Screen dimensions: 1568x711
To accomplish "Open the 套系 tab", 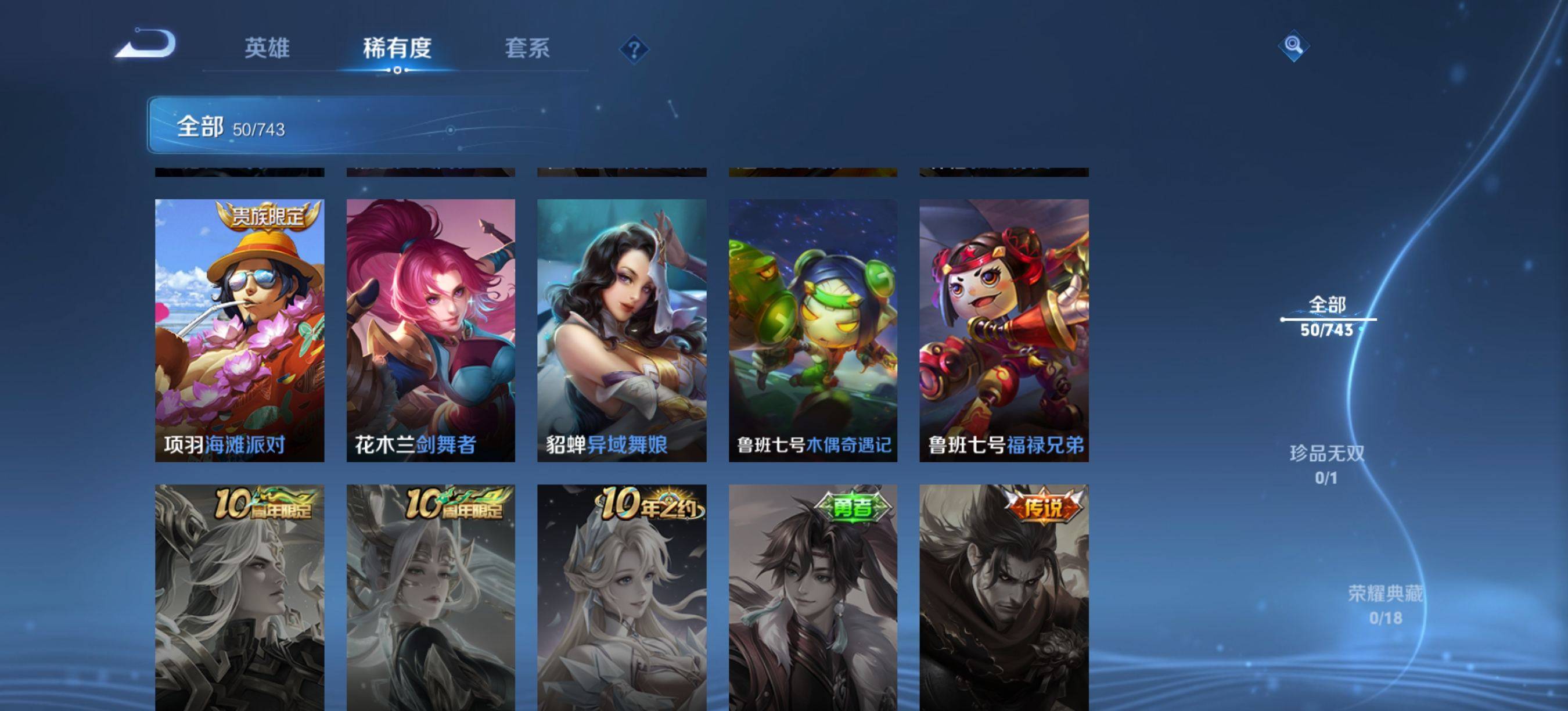I will coord(527,48).
